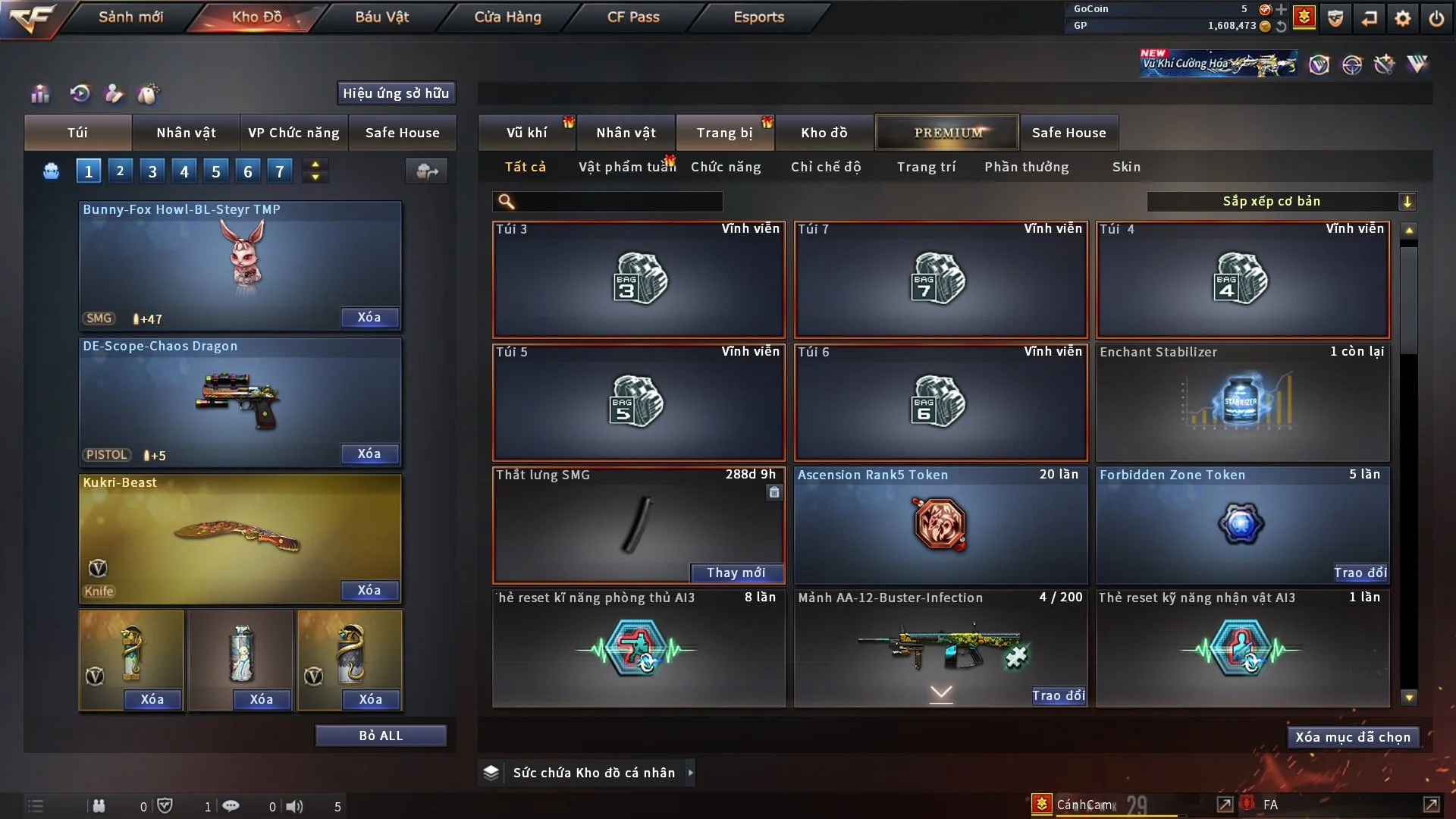Switch to the PREMIUM tab
The width and height of the screenshot is (1456, 819).
pyautogui.click(x=948, y=133)
